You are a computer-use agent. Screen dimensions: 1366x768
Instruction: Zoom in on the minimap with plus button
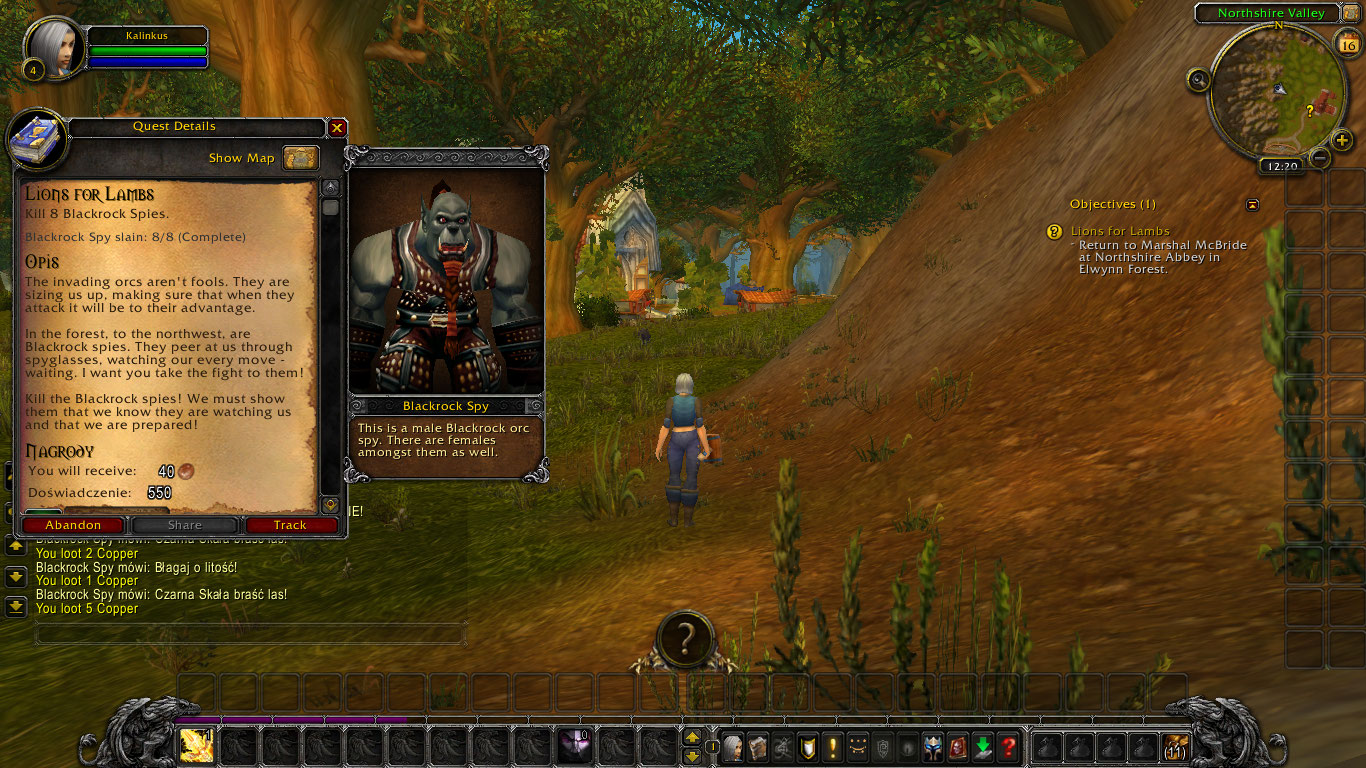[1342, 139]
